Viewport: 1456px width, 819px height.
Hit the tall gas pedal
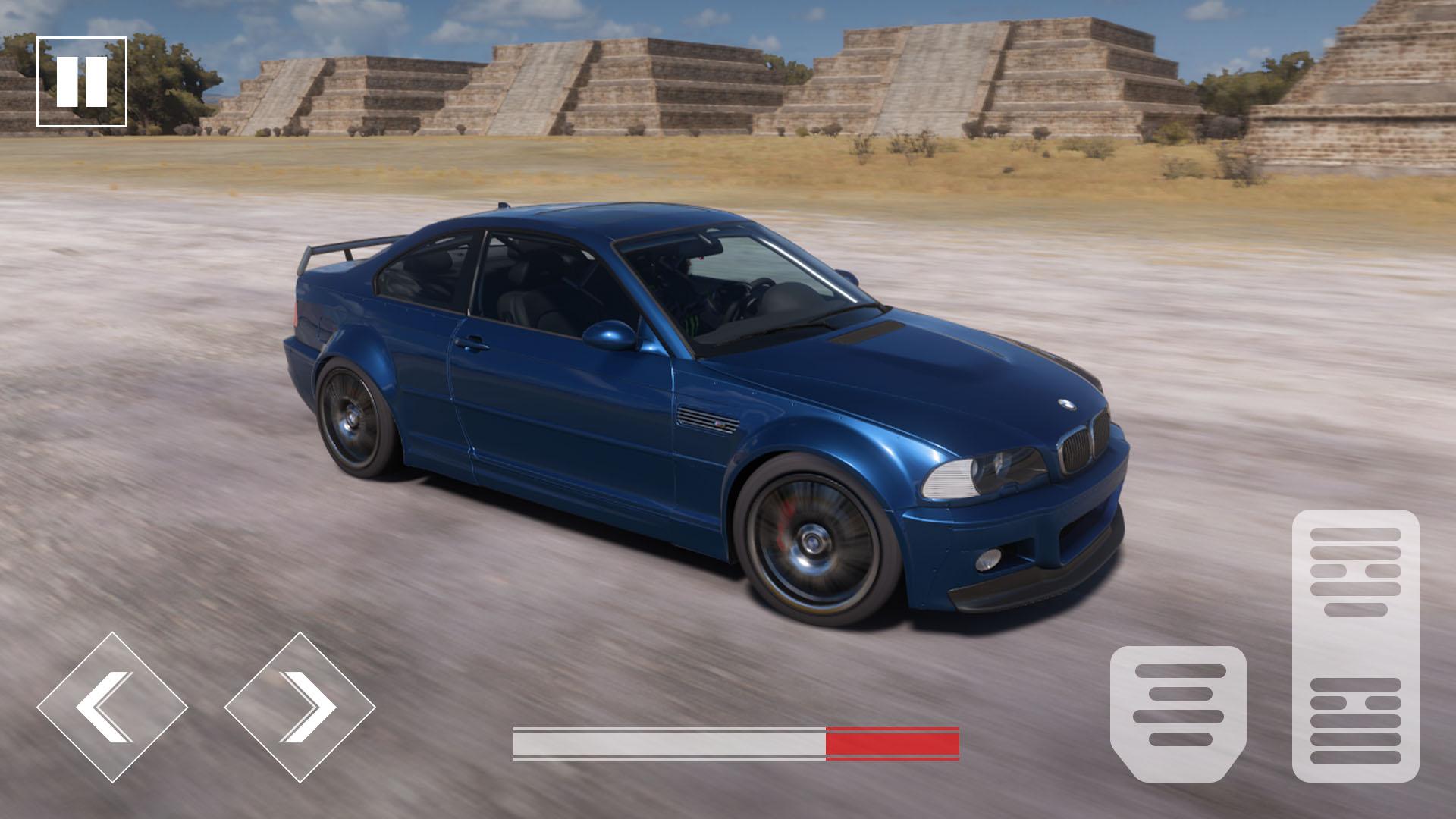tap(1355, 645)
